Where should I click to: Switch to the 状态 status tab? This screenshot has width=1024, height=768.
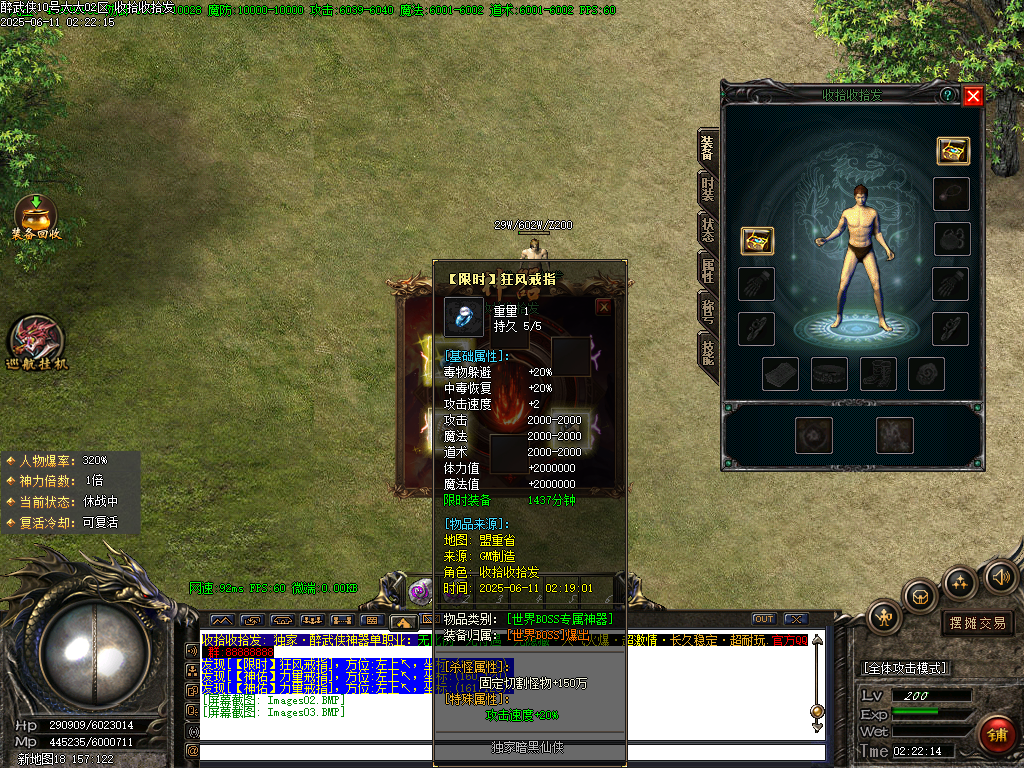pyautogui.click(x=707, y=229)
